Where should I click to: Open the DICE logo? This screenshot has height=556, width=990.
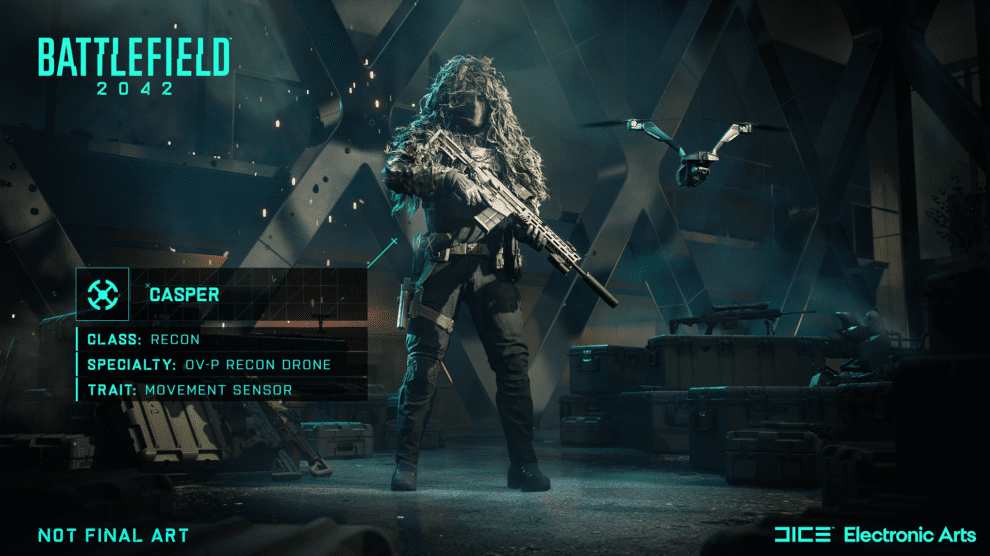pos(802,535)
